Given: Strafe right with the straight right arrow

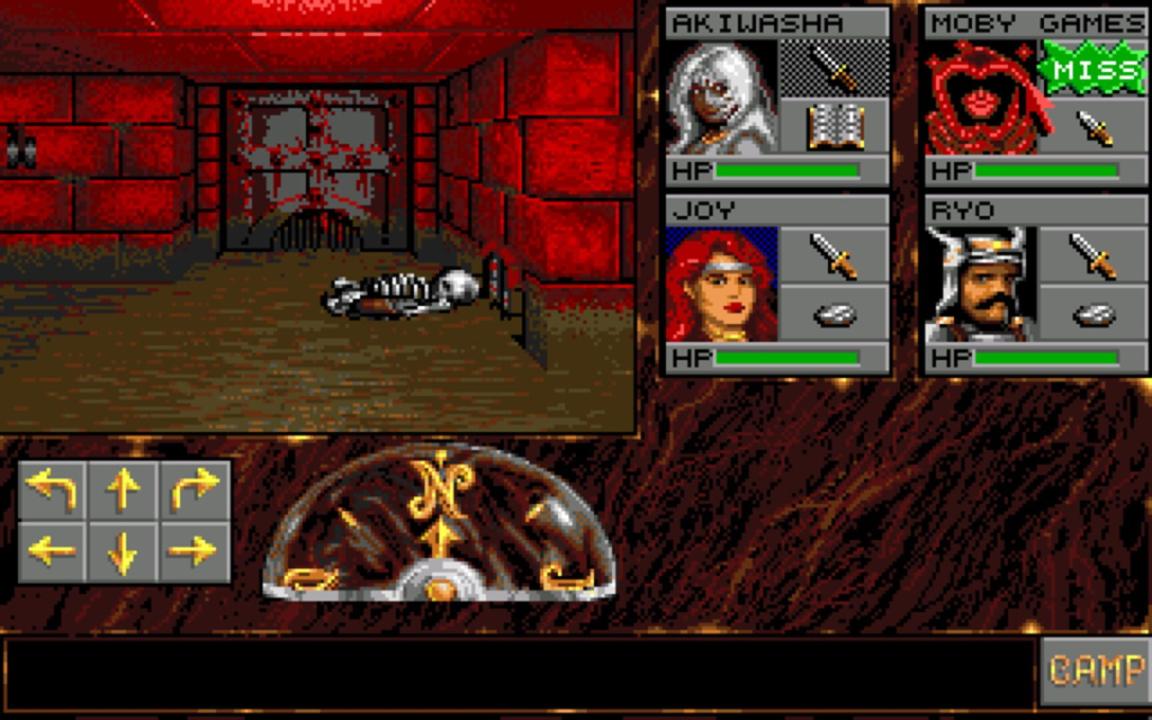Looking at the screenshot, I should (x=194, y=550).
